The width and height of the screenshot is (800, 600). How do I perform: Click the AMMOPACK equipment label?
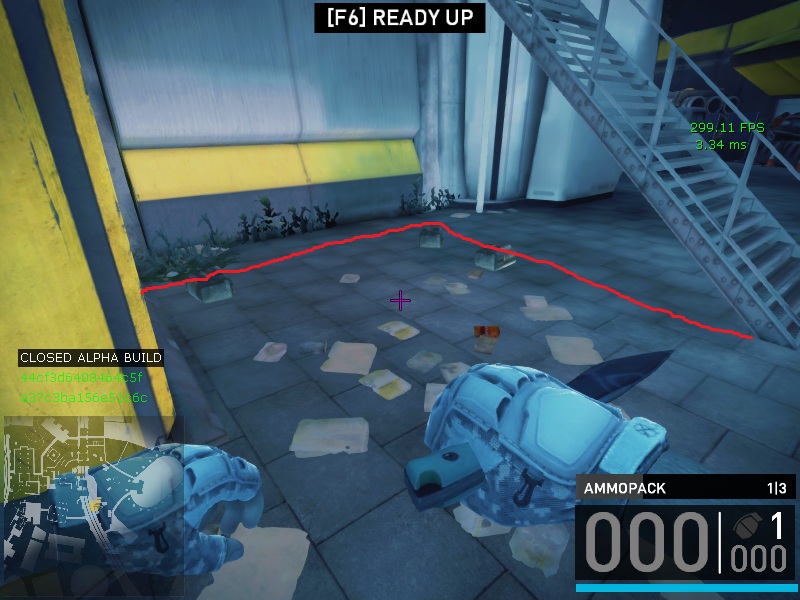(x=625, y=489)
